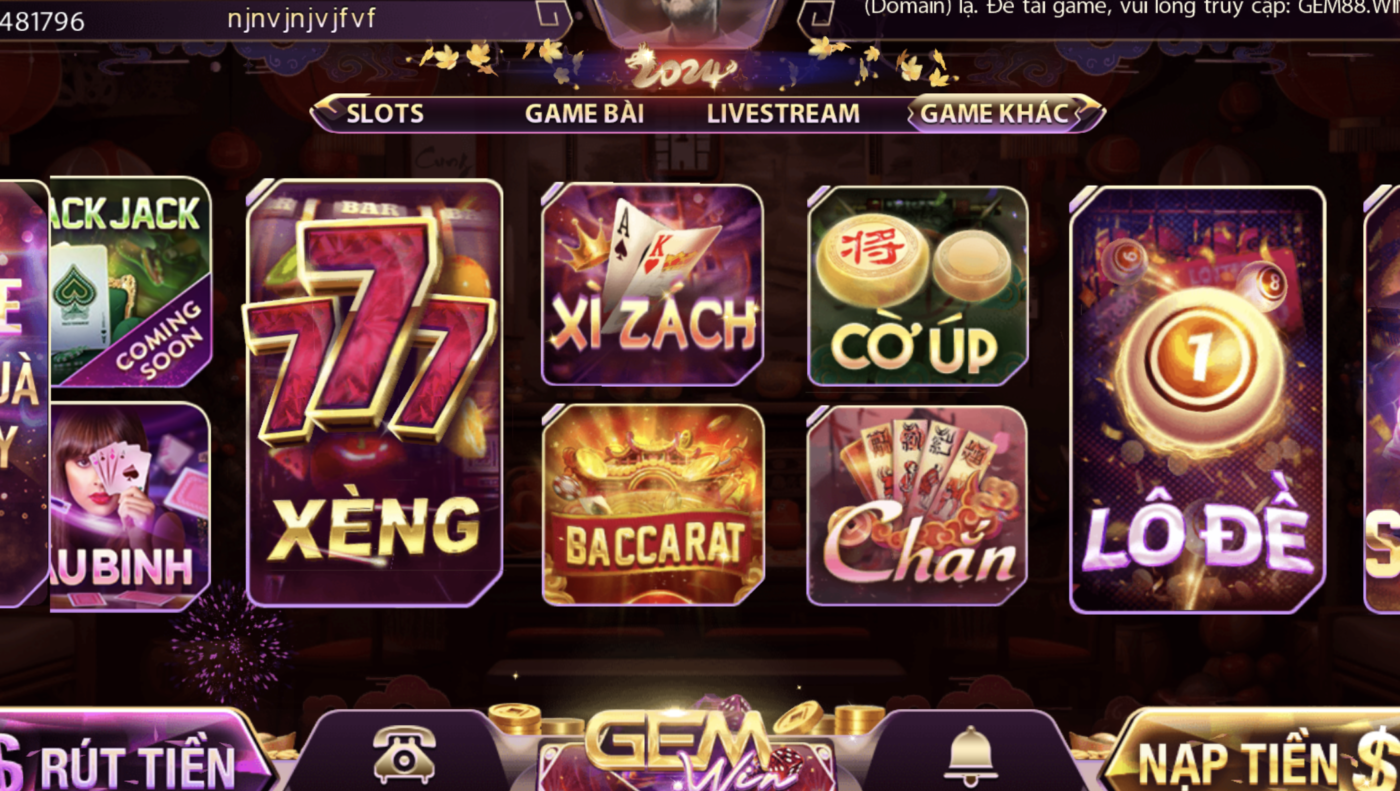1400x791 pixels.
Task: Select the GAME KHÁC tab
Action: tap(996, 113)
